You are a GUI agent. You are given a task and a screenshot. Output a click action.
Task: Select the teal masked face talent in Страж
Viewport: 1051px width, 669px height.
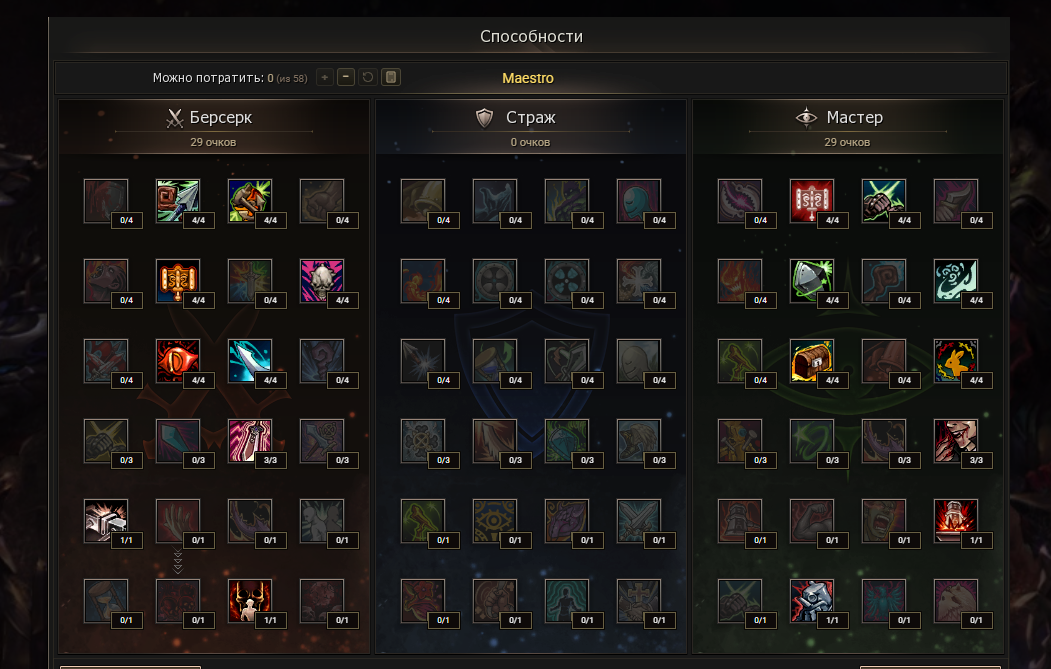(x=639, y=200)
